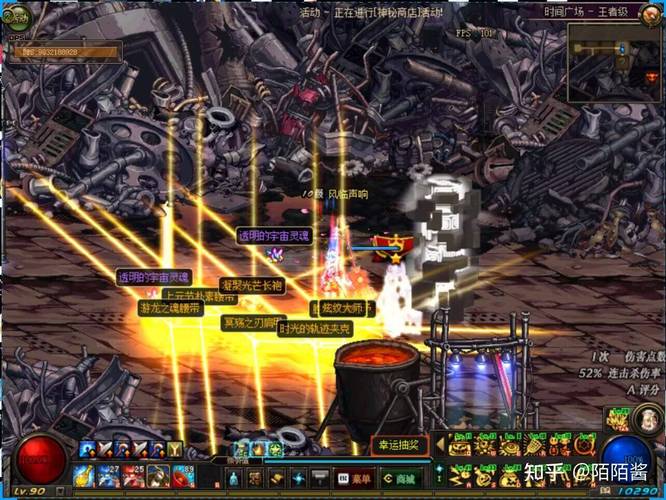This screenshot has height=500, width=666.
Task: Open the blue bottle menu icon
Action: (x=233, y=478)
